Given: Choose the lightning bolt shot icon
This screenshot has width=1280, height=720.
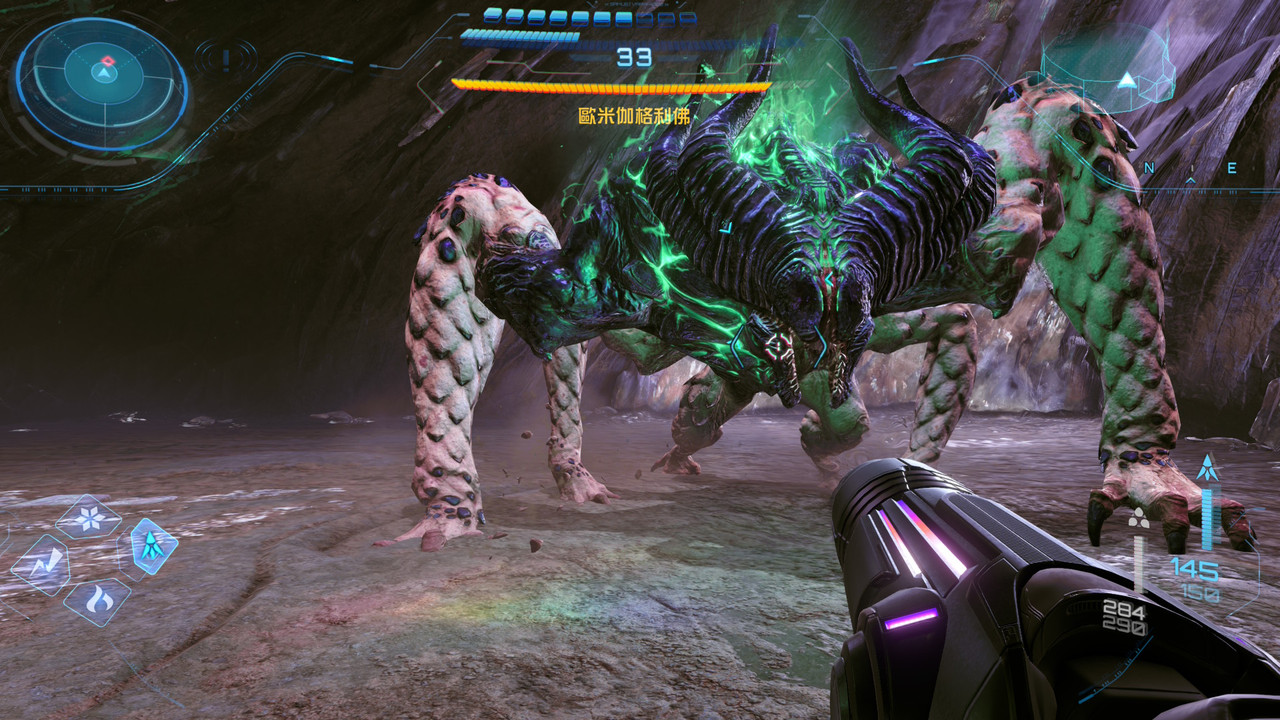Looking at the screenshot, I should coord(41,565).
